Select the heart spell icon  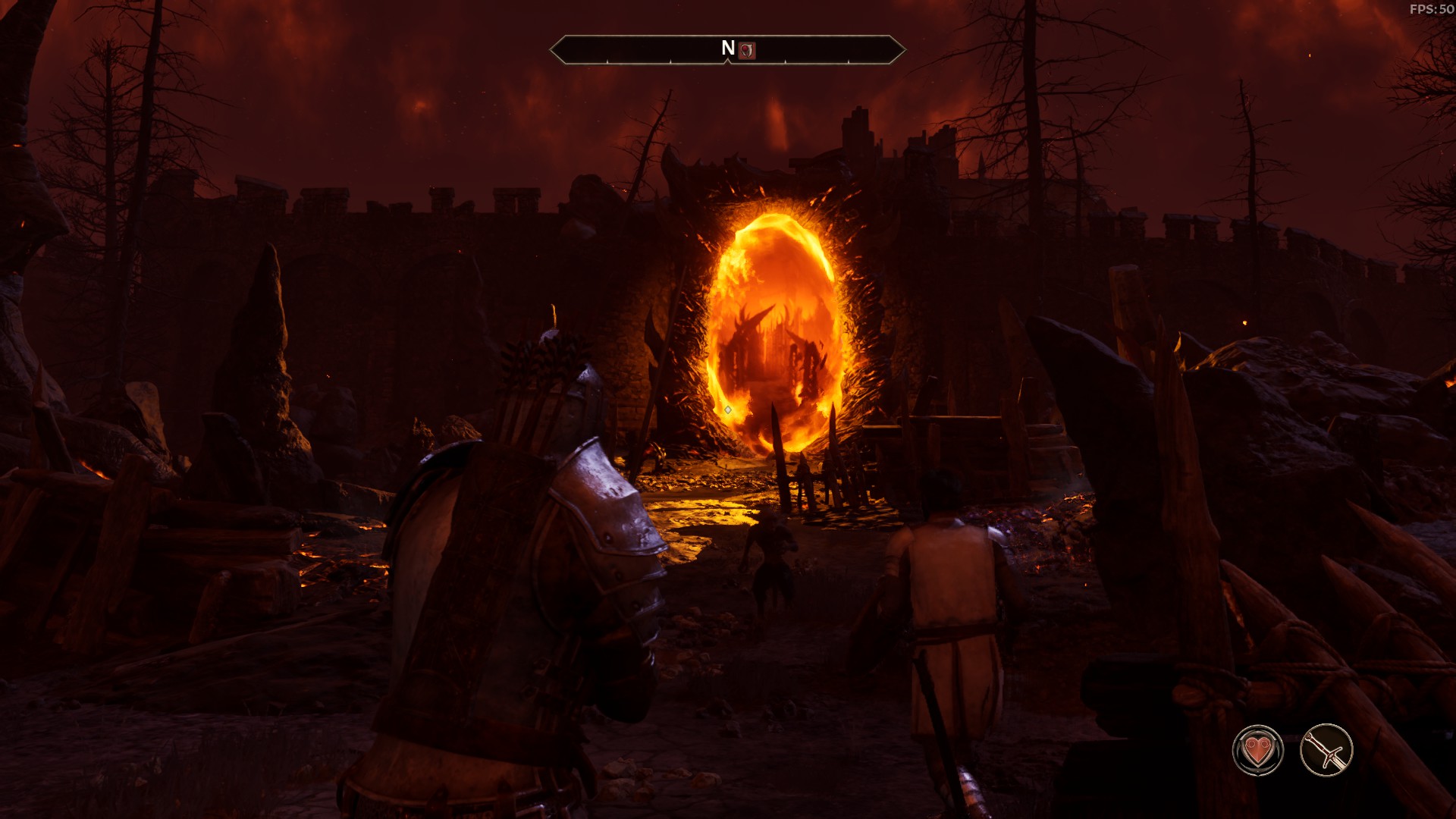pos(1257,751)
